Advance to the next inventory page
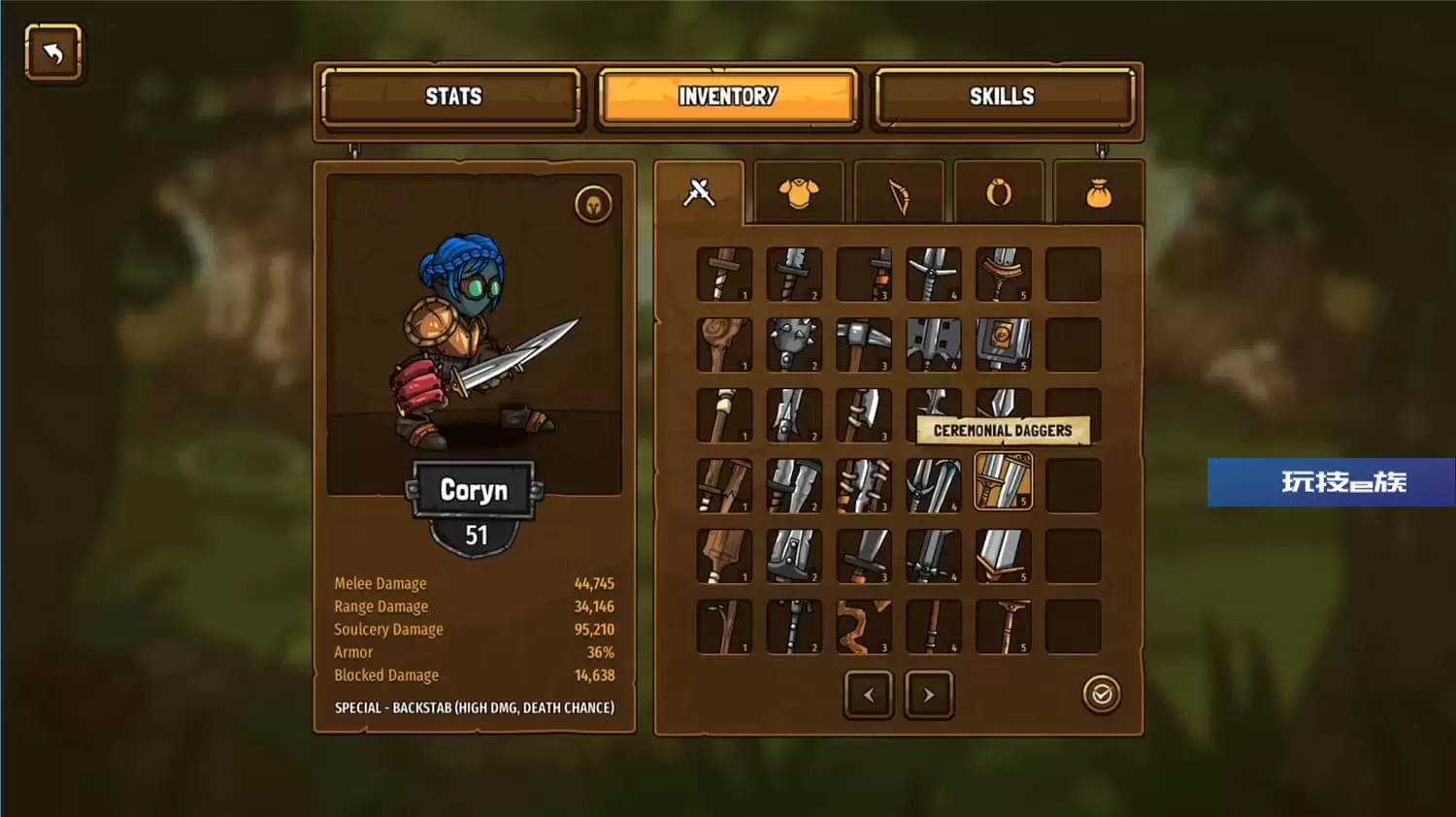This screenshot has height=817, width=1456. coord(929,695)
